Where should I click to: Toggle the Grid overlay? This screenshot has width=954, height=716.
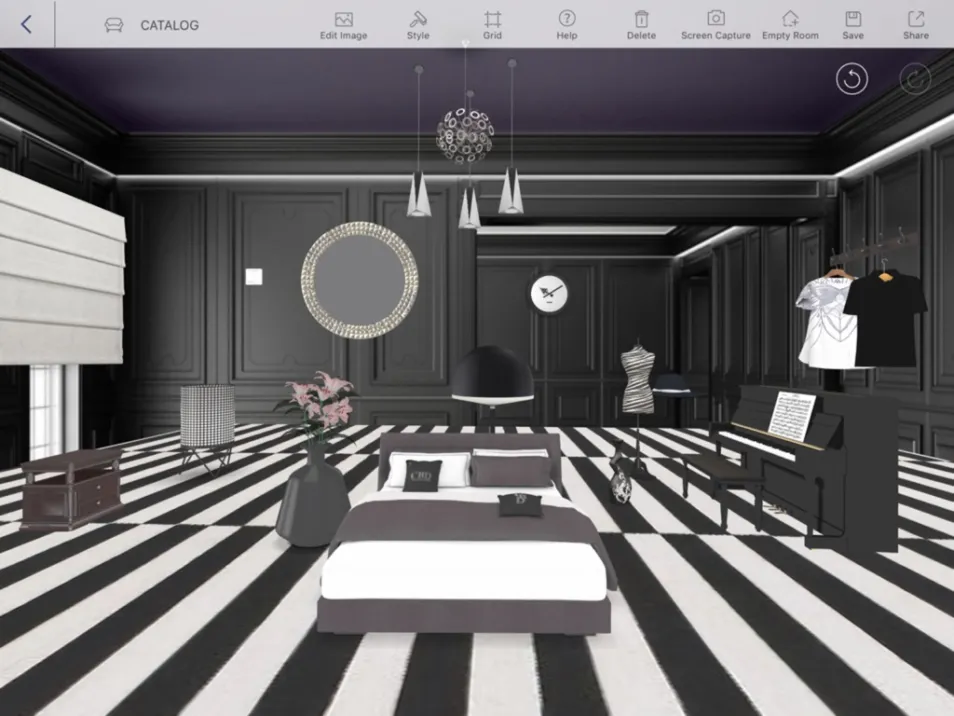(492, 25)
